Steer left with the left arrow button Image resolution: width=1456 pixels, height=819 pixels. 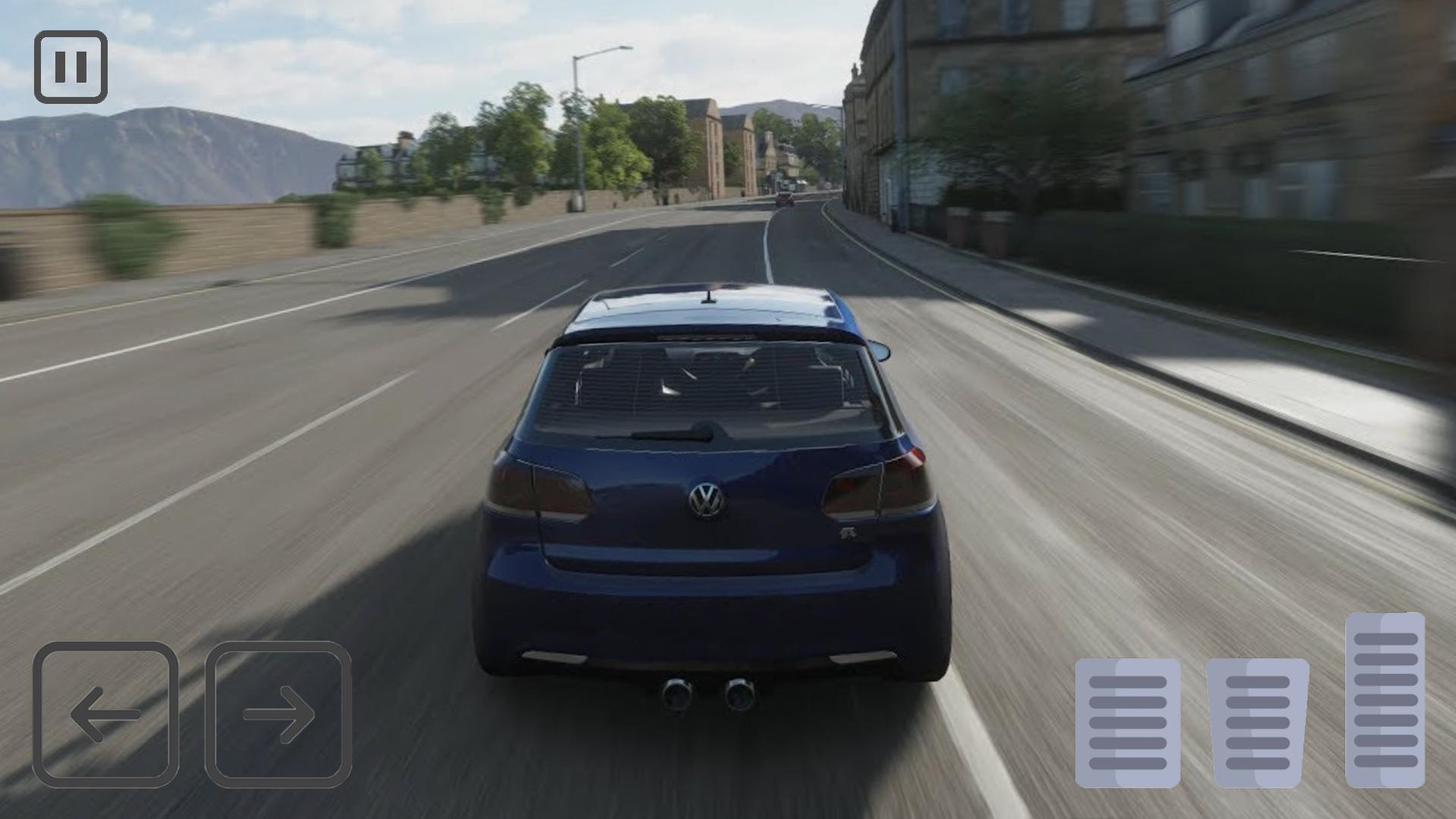tap(105, 714)
